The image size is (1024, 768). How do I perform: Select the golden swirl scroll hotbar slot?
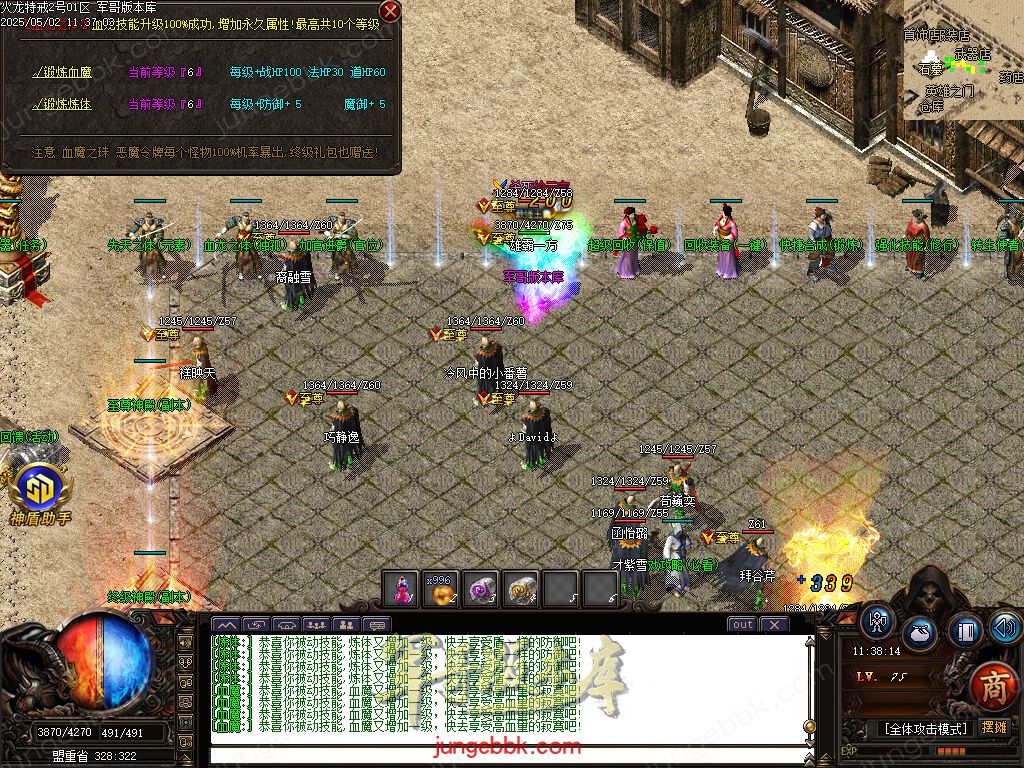pos(521,590)
